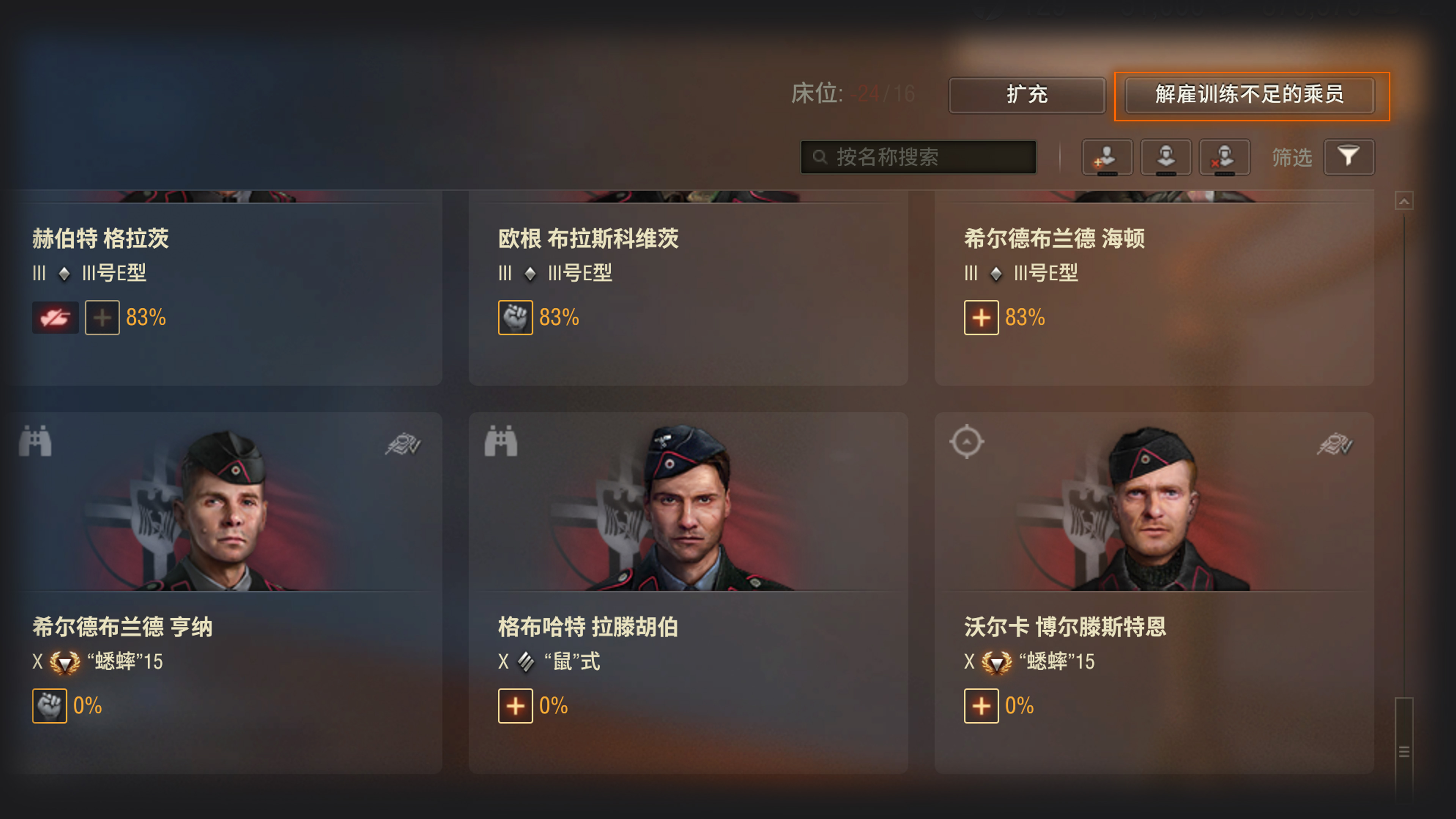Select crew member 欧根 布拉斯科维茨

588,239
